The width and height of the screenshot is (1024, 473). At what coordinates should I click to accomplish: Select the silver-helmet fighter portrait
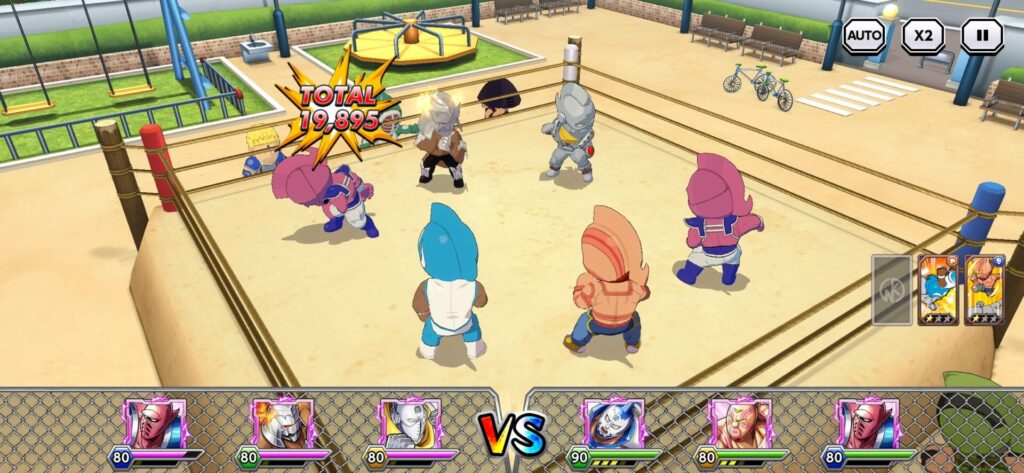(x=283, y=423)
